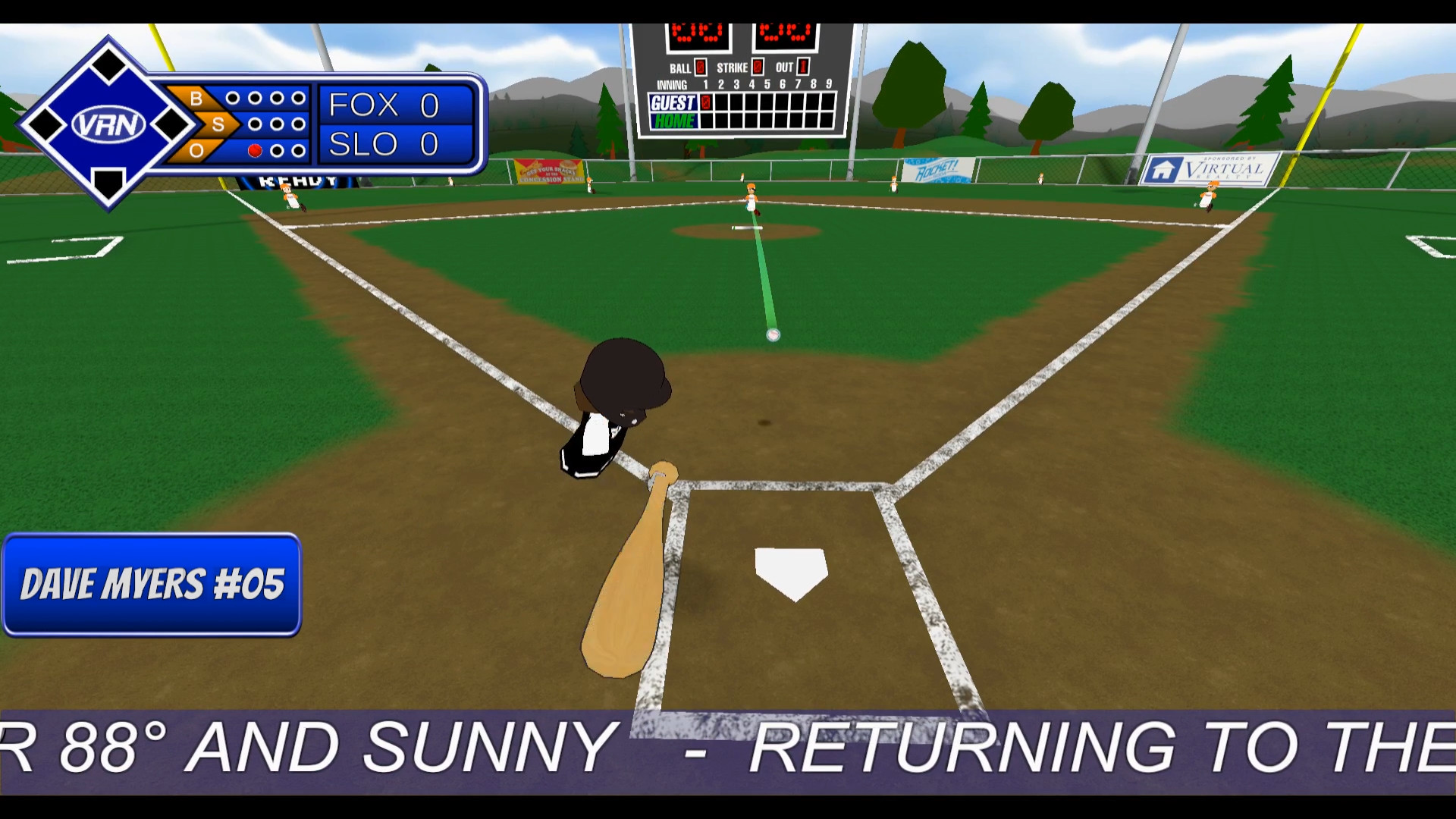This screenshot has height=819, width=1456.
Task: Select the baseball at the end of the pitch trail
Action: click(x=773, y=336)
